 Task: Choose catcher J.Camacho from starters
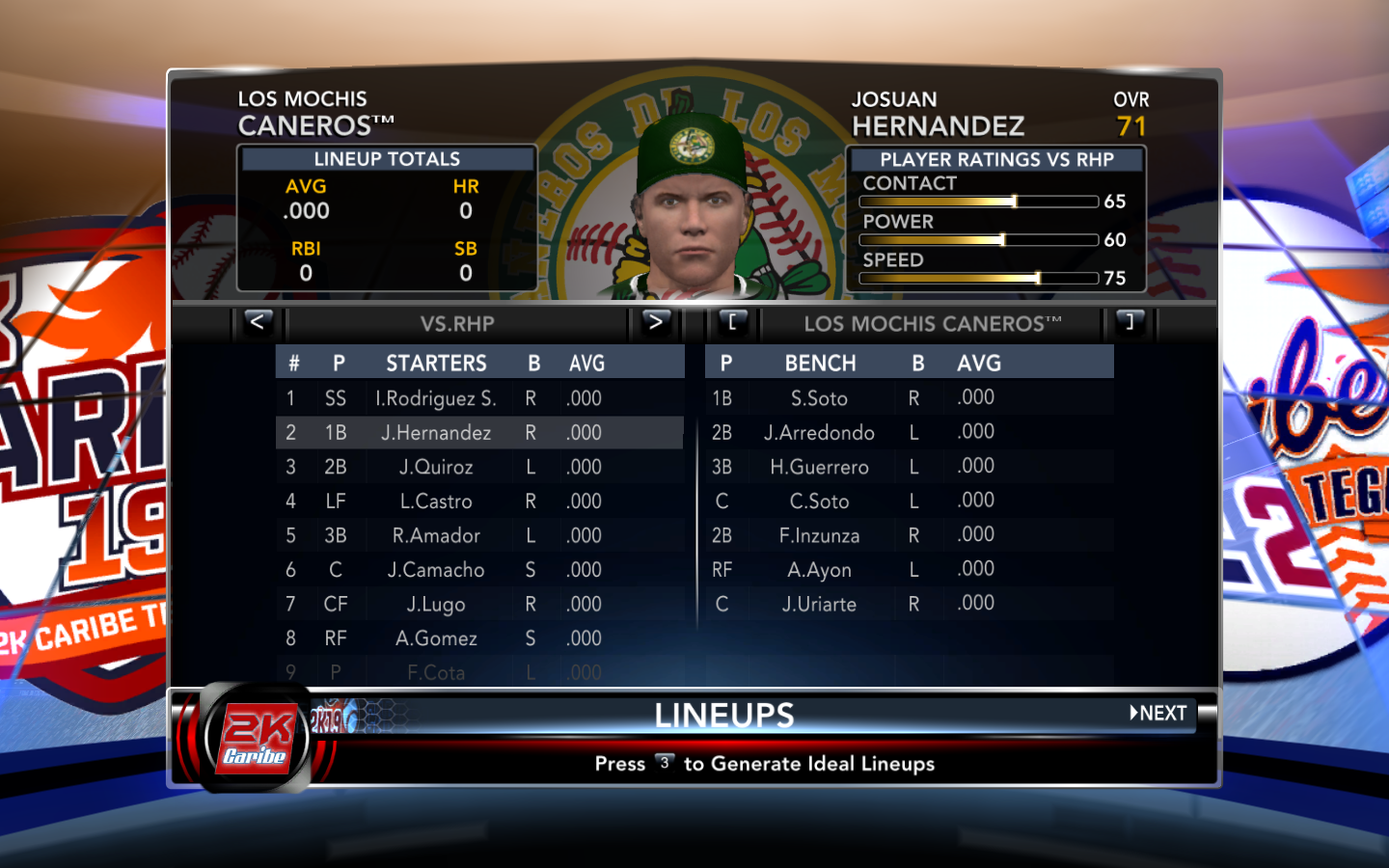click(436, 570)
